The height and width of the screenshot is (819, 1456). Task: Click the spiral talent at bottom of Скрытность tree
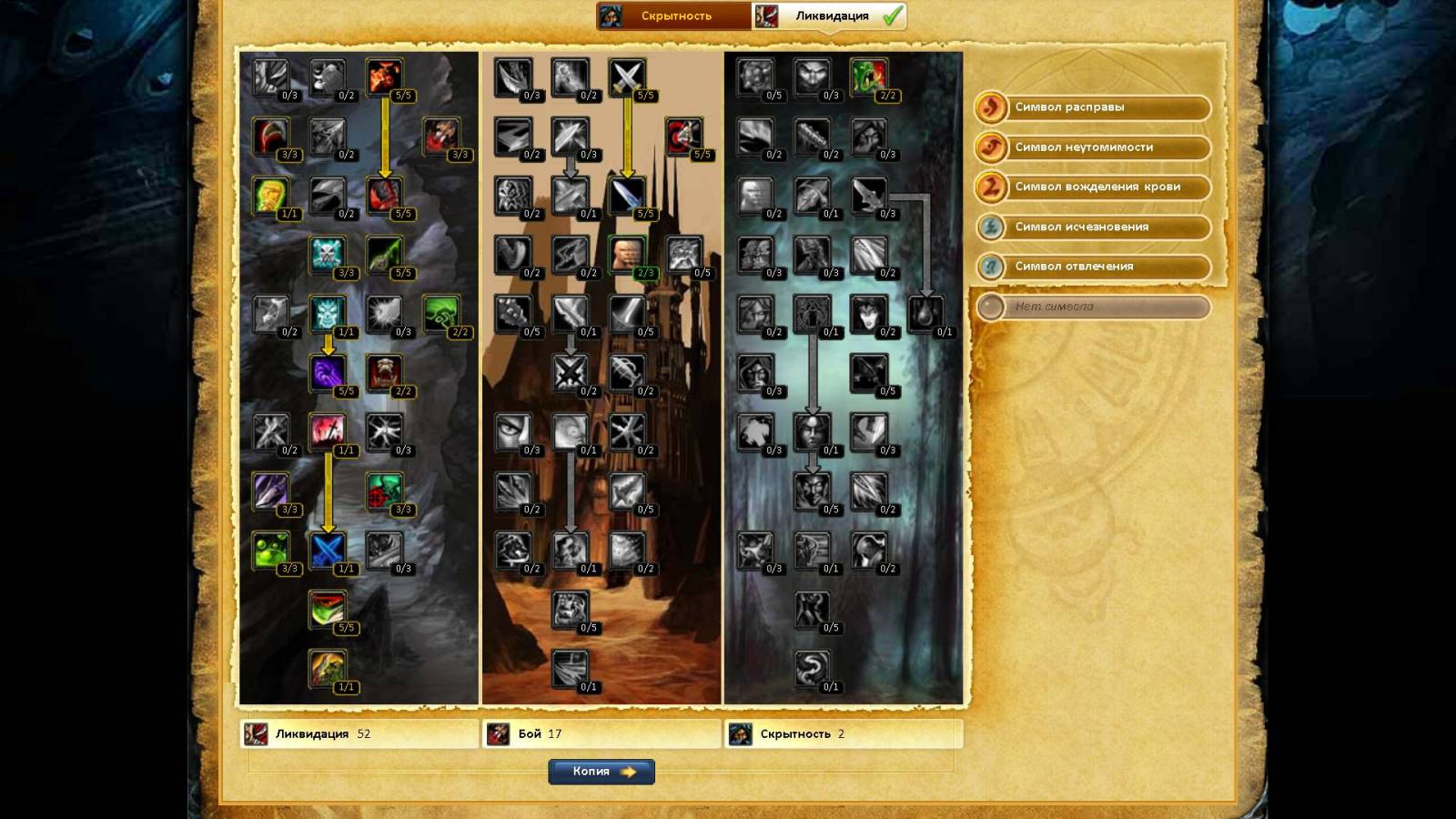coord(811,668)
